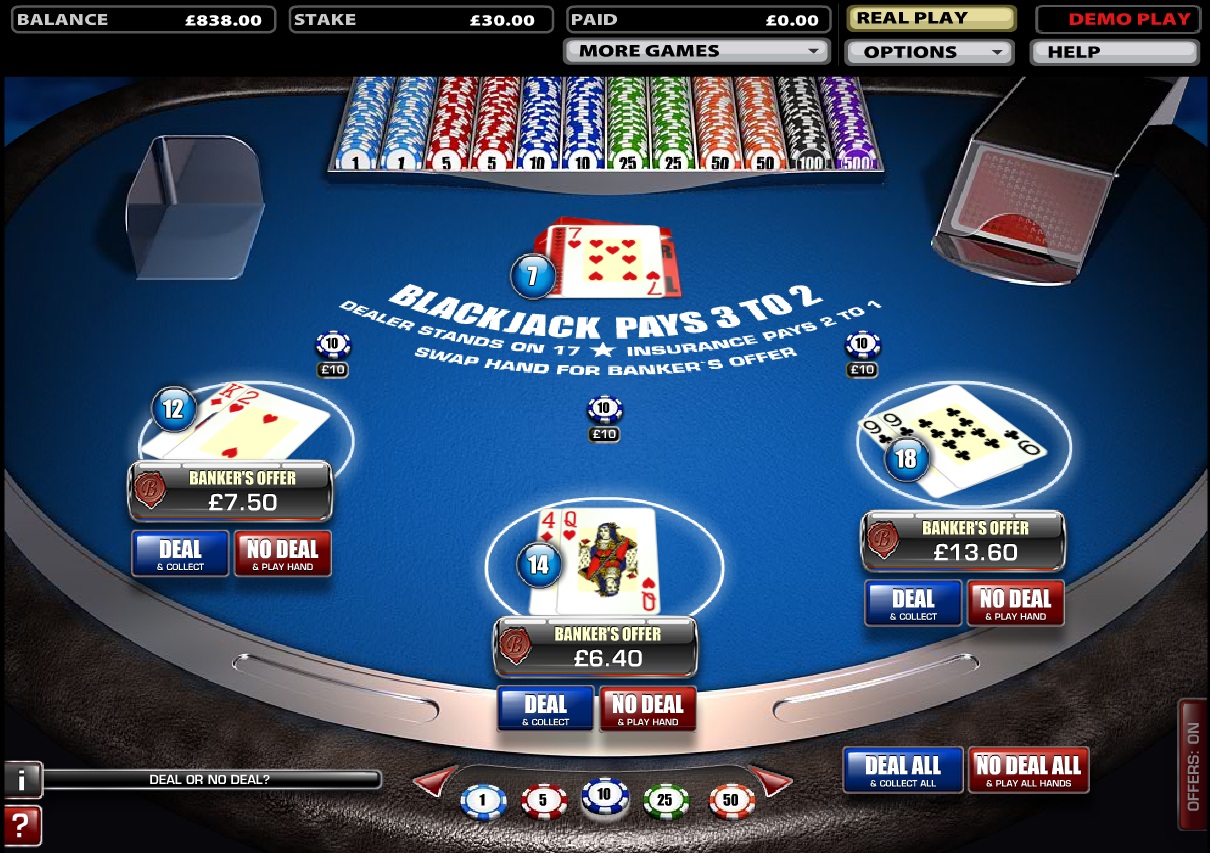The image size is (1210, 853).
Task: Select the blue 1 chip in the chip selector
Action: point(483,801)
